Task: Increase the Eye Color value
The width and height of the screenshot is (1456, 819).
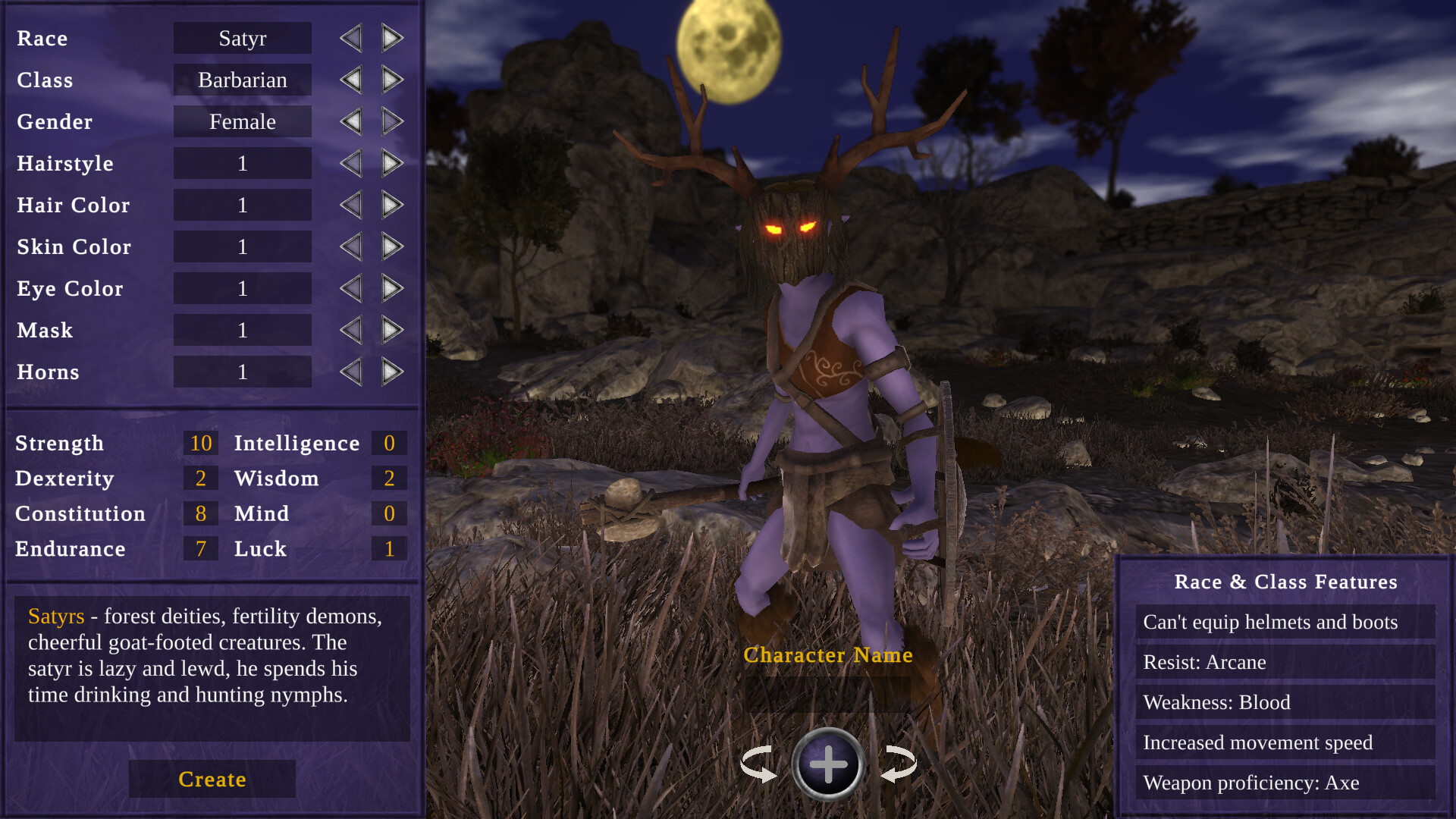Action: pos(391,287)
